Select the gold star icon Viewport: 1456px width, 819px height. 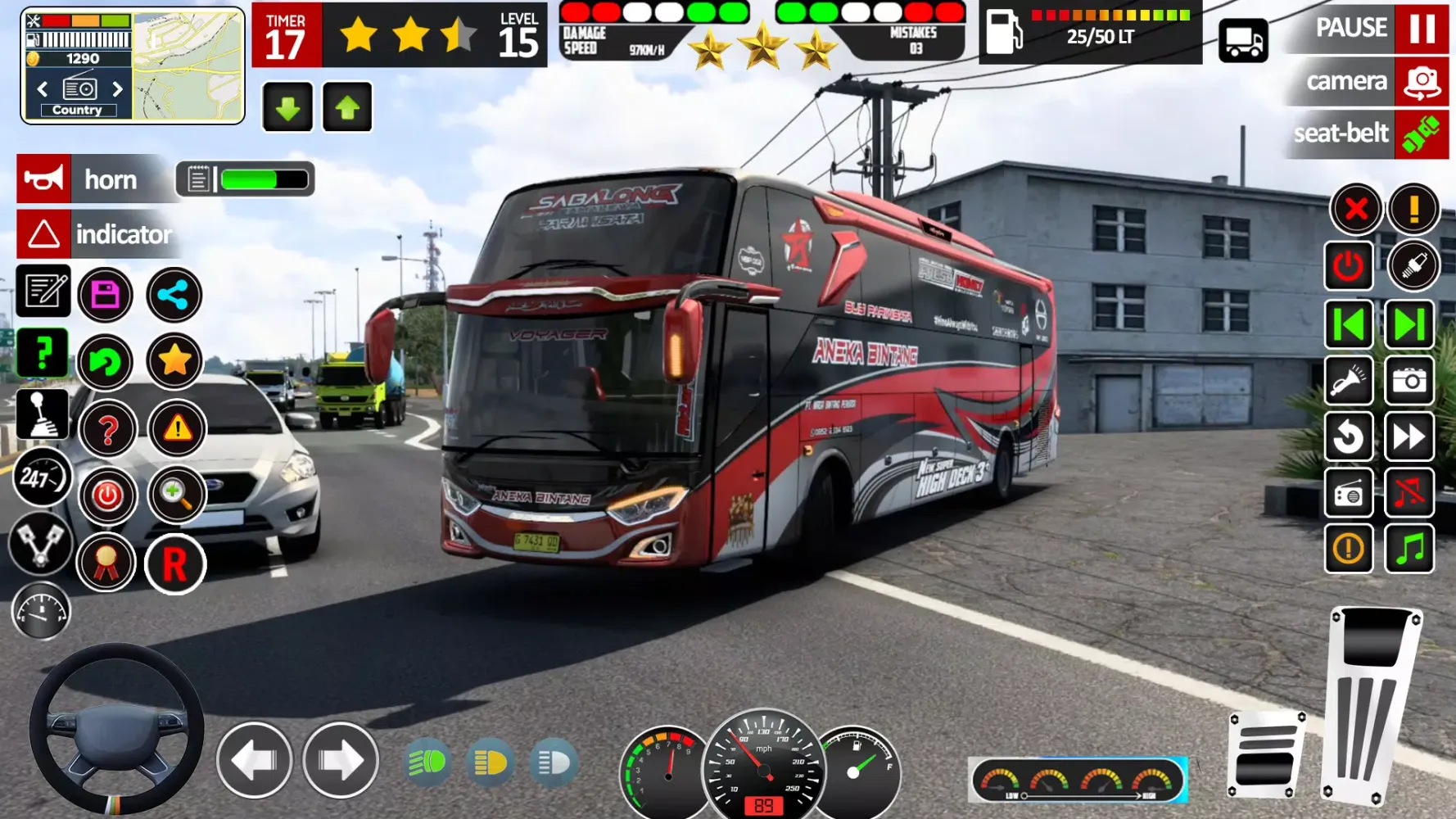[174, 360]
